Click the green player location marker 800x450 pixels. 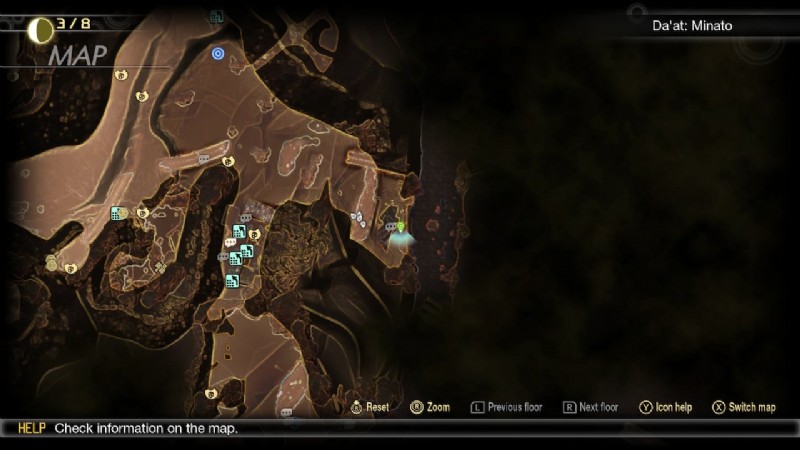pyautogui.click(x=401, y=230)
